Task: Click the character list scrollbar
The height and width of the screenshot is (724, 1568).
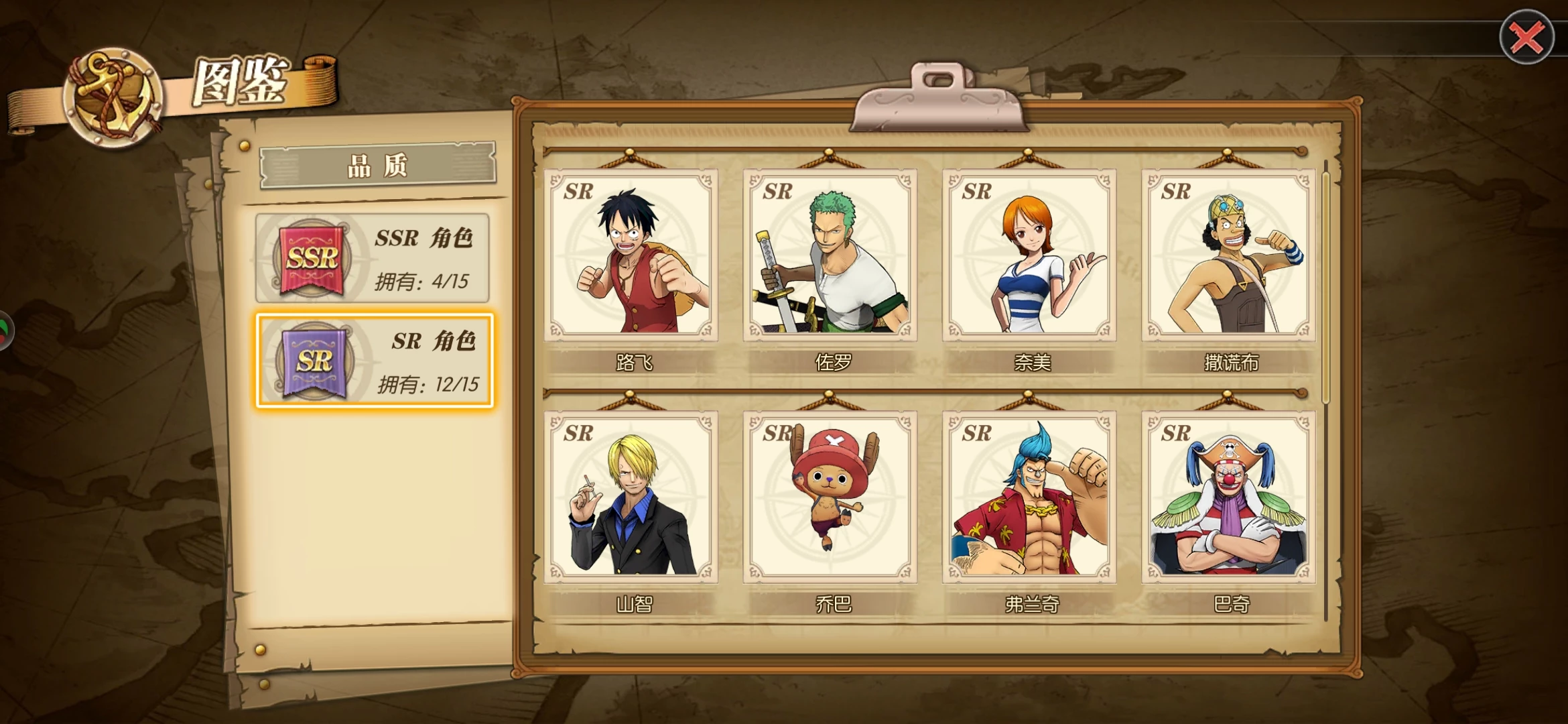Action: point(1325,288)
